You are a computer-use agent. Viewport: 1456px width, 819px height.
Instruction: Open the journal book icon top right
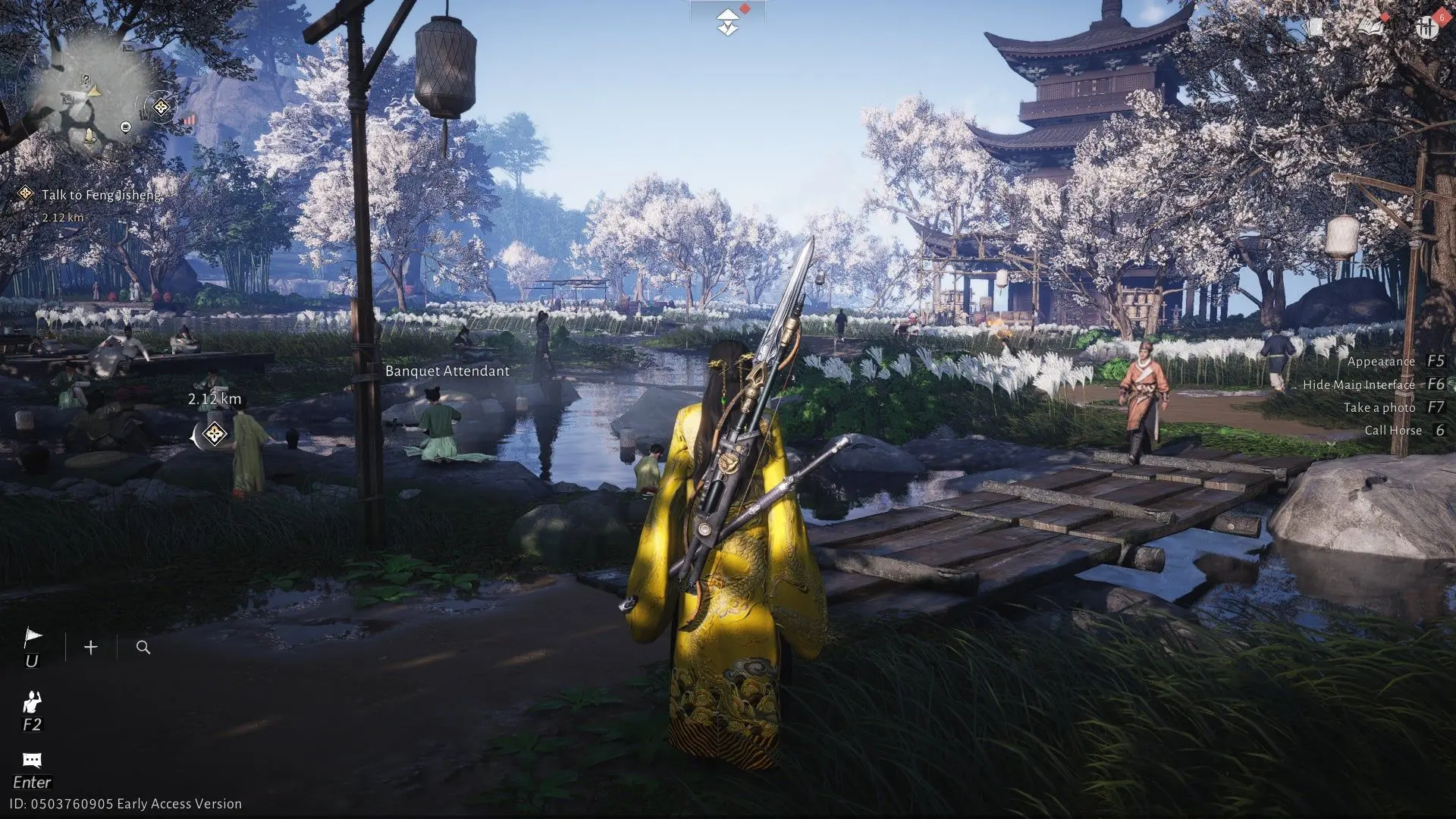point(1370,26)
